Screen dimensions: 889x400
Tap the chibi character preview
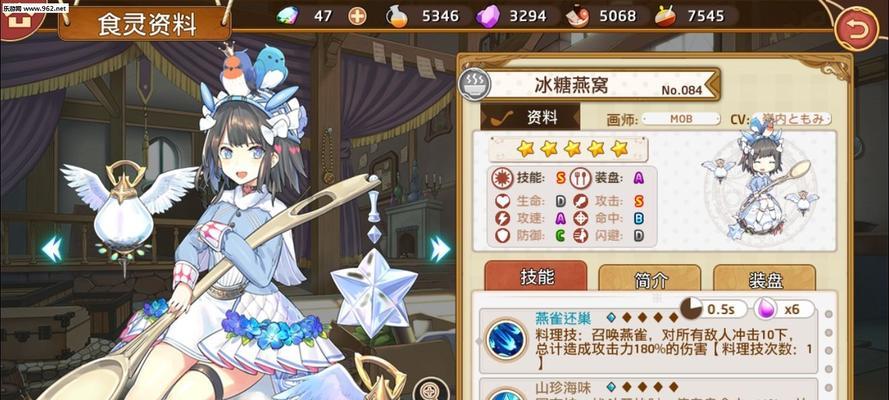[763, 192]
